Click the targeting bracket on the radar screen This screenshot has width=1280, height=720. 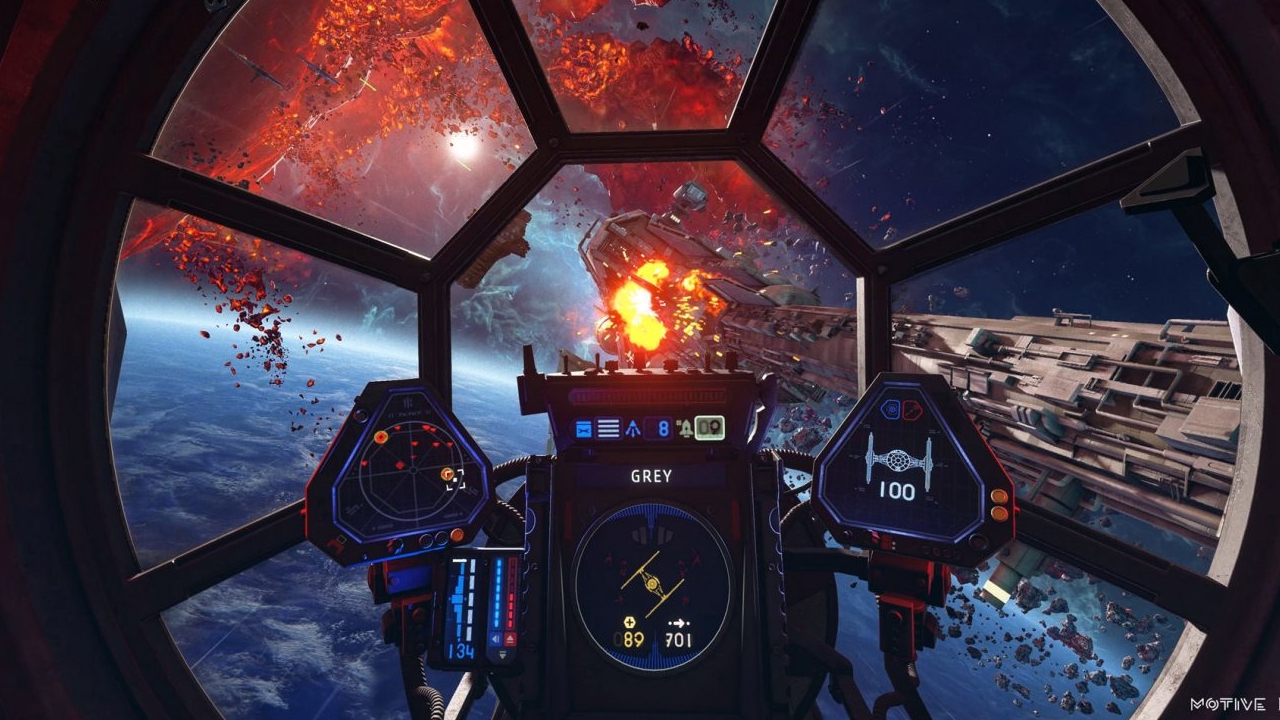pyautogui.click(x=457, y=479)
